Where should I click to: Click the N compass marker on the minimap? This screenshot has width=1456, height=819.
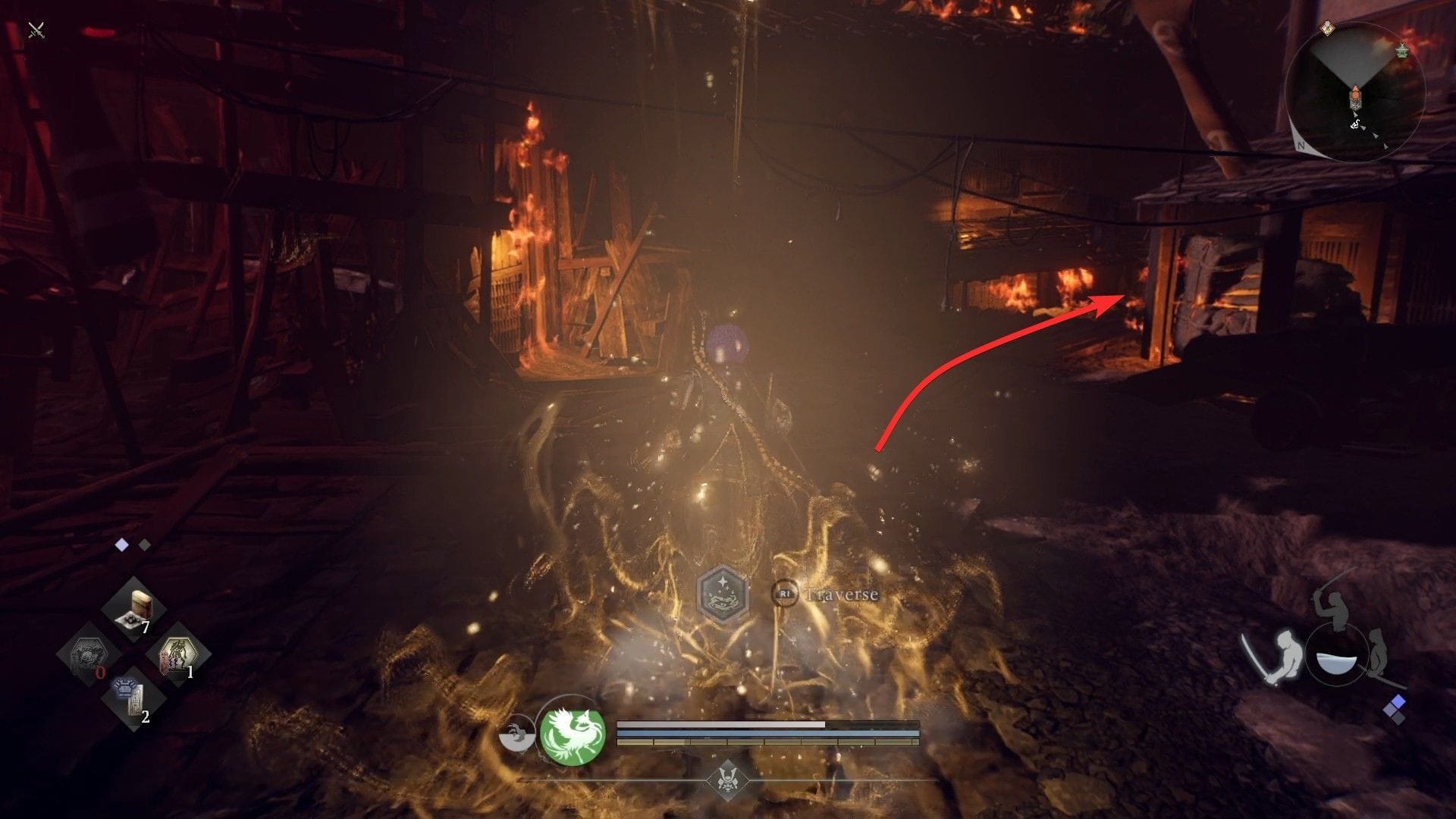[1301, 145]
